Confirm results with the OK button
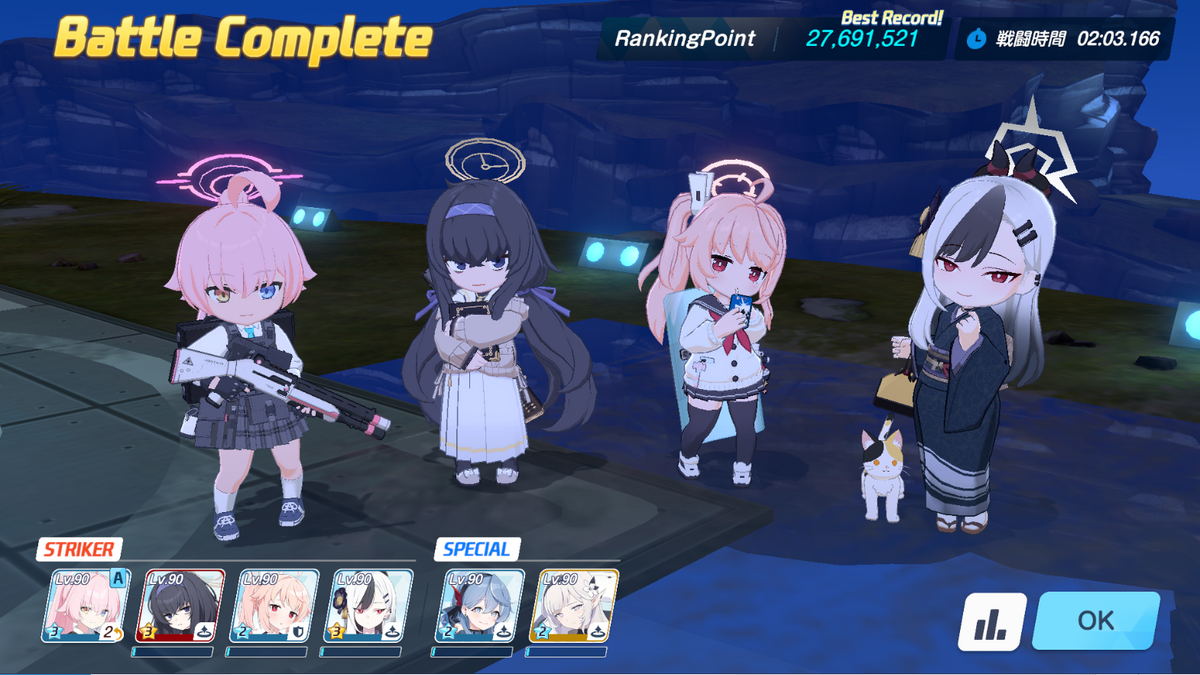Viewport: 1200px width, 675px height. (1095, 620)
